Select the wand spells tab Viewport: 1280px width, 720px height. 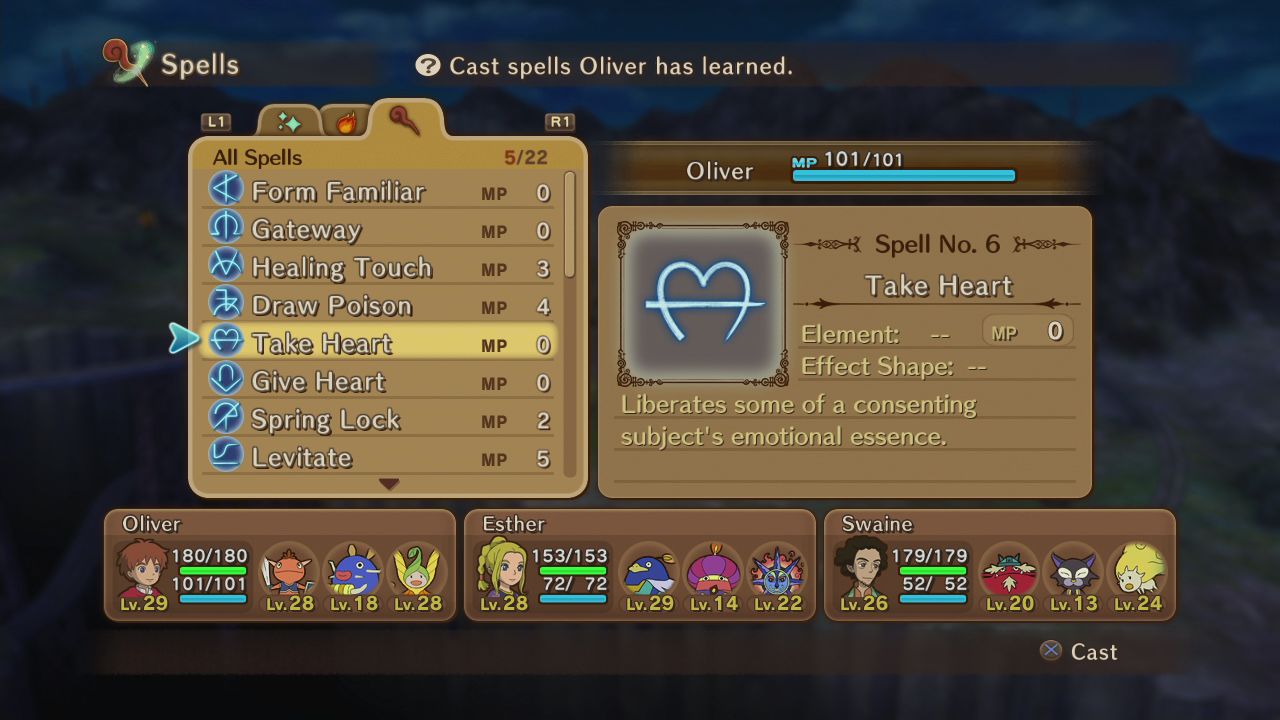coord(405,120)
